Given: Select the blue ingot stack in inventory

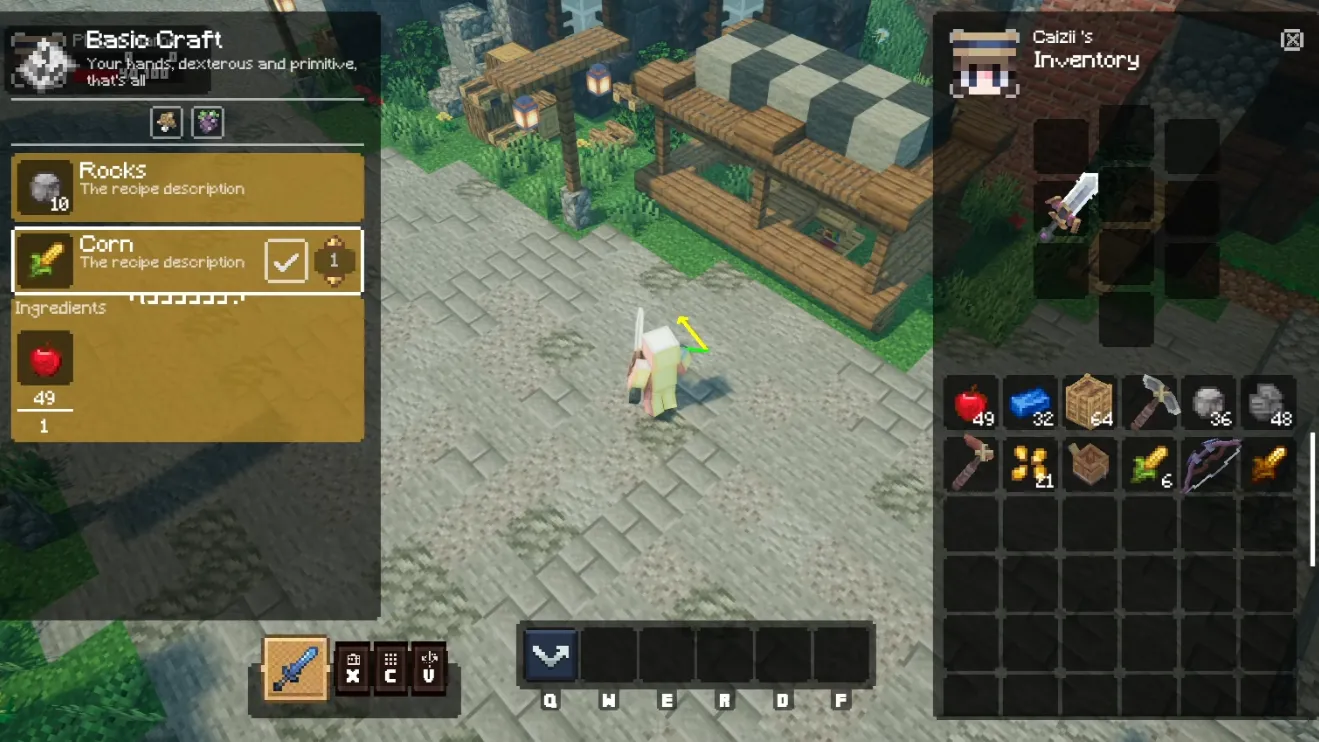Looking at the screenshot, I should [1029, 404].
